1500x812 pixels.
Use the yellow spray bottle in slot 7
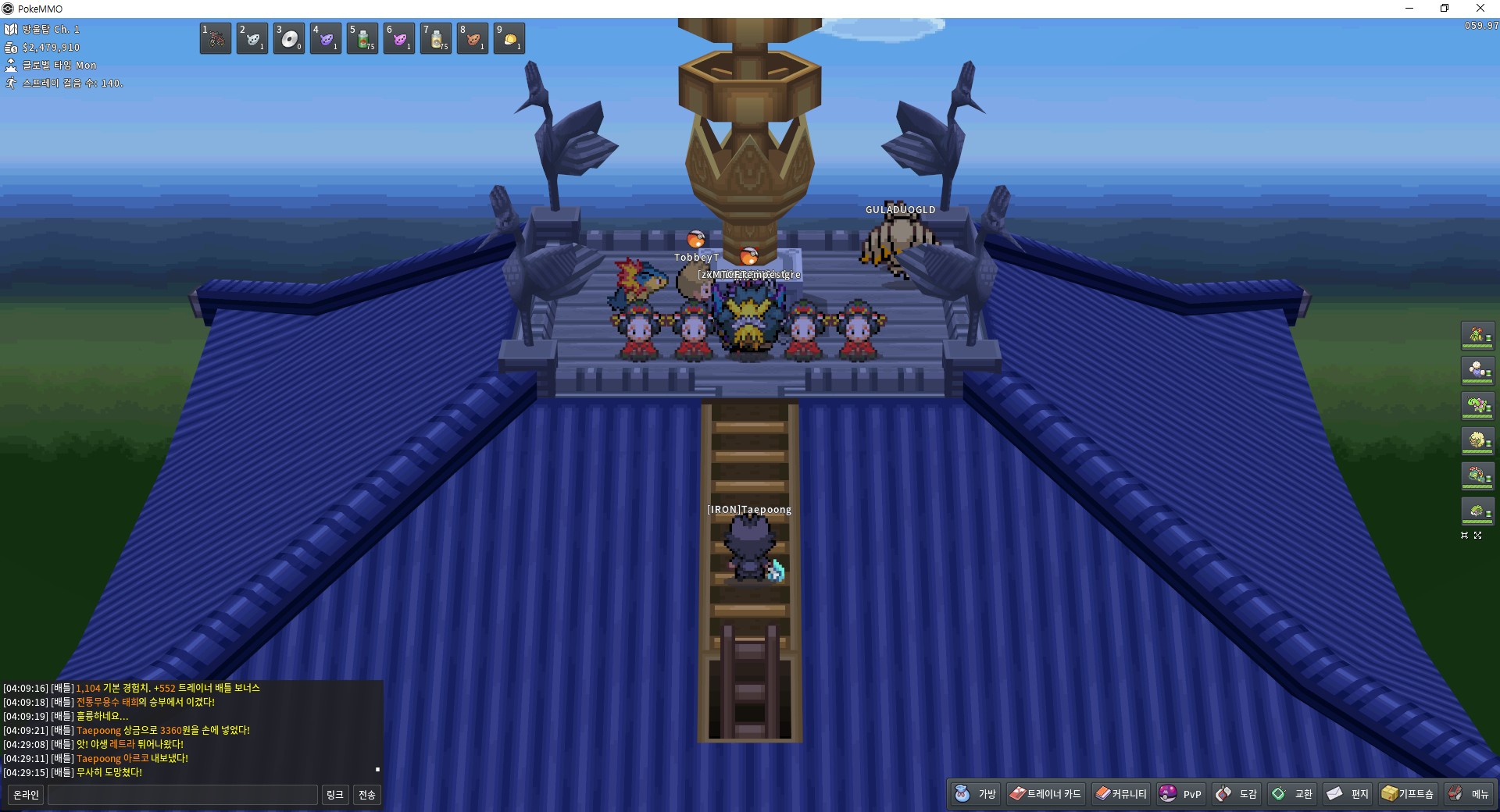click(x=436, y=38)
